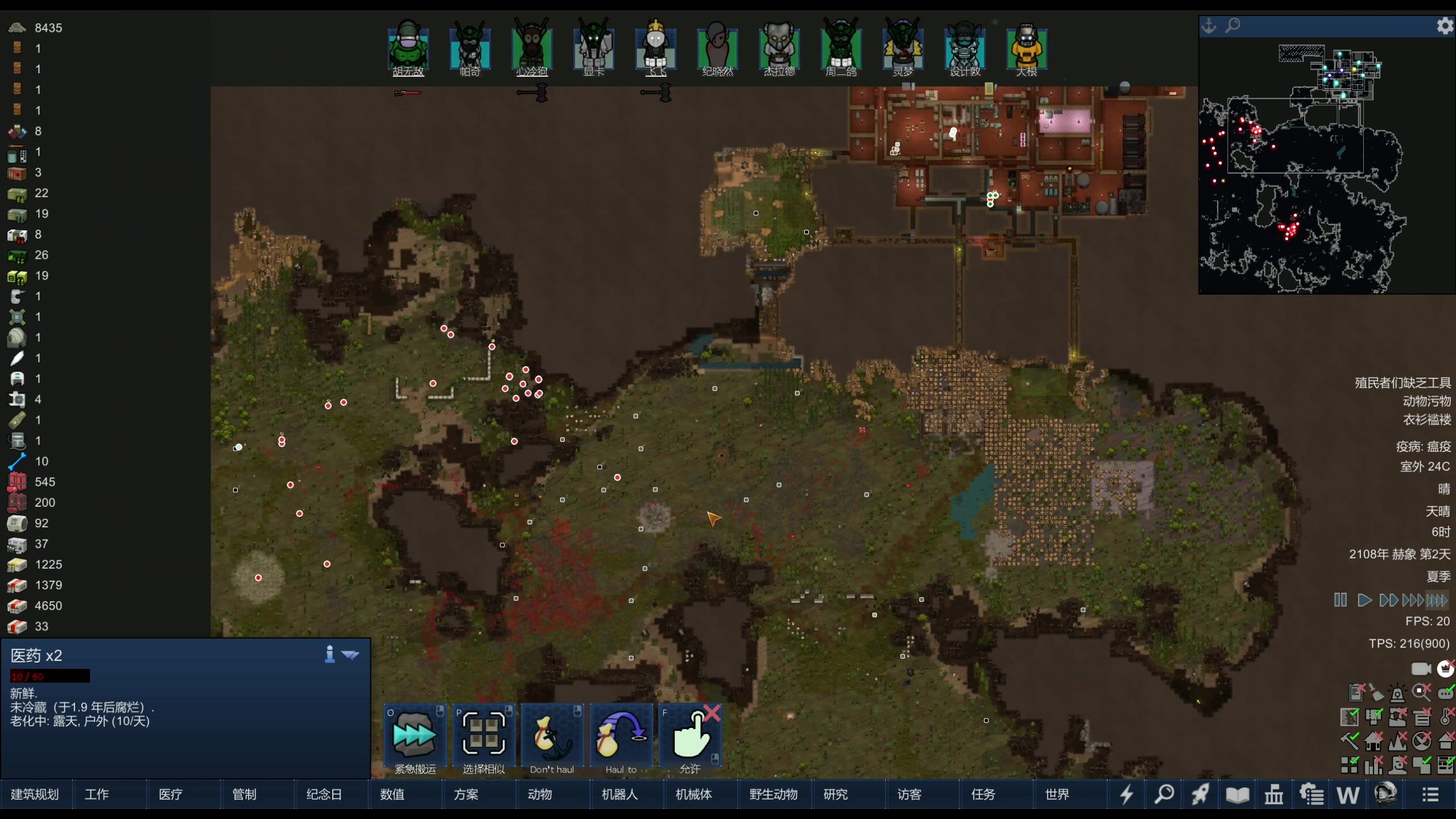Set game speed to normal play

pos(1364,600)
